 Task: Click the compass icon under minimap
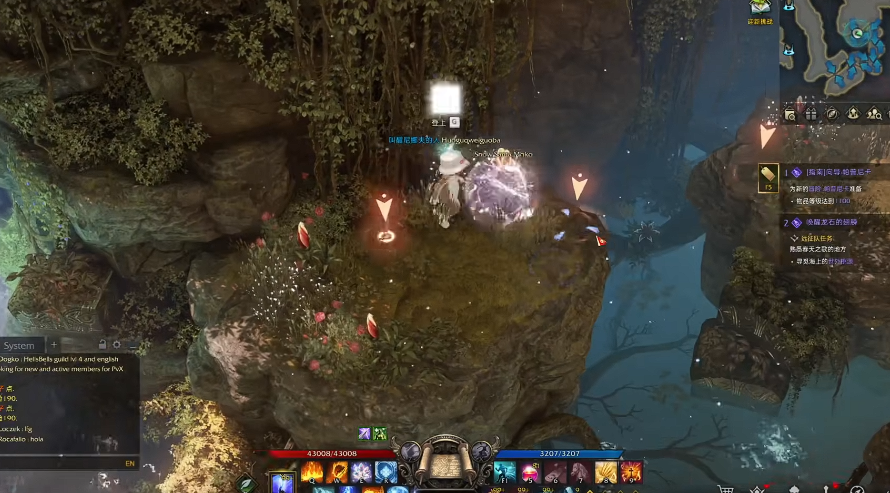(832, 115)
